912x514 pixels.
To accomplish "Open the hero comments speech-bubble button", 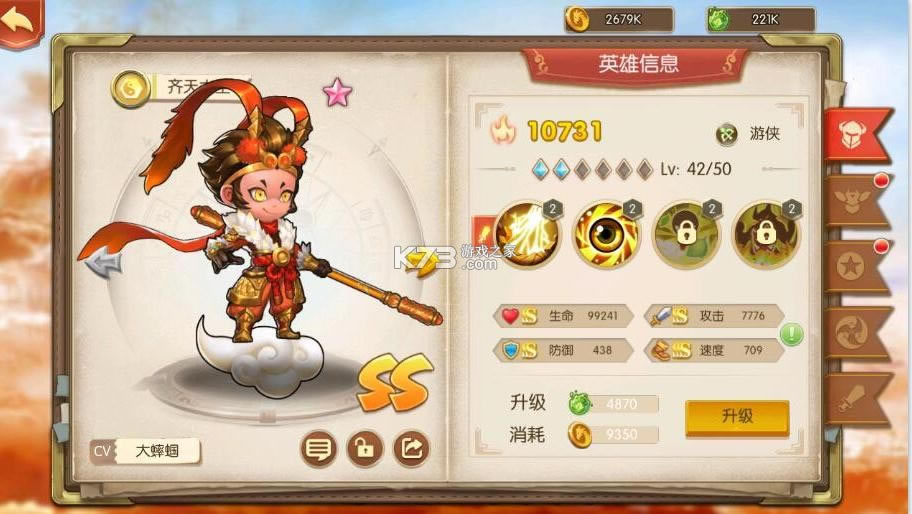I will point(319,449).
